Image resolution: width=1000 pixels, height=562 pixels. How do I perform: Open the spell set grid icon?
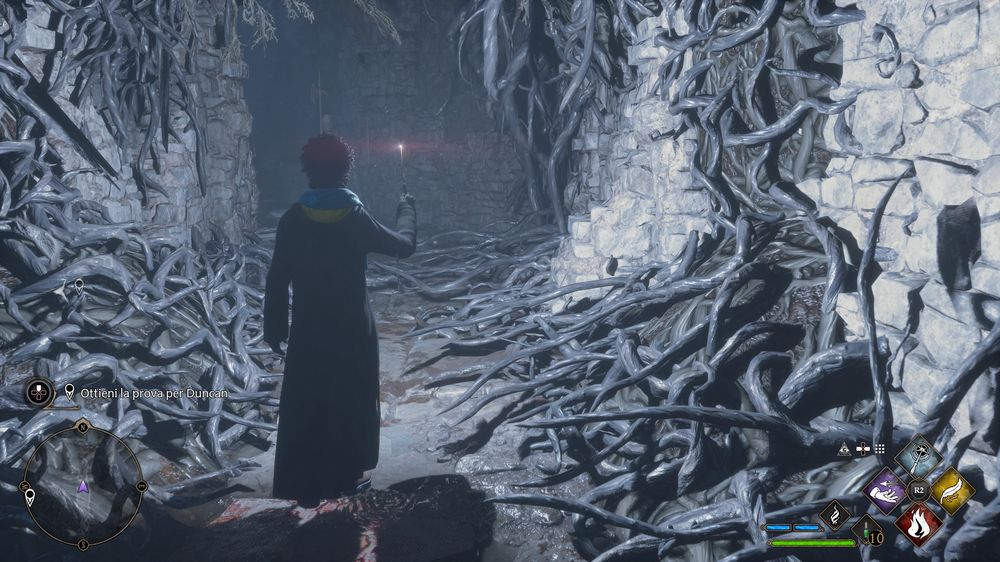click(880, 450)
